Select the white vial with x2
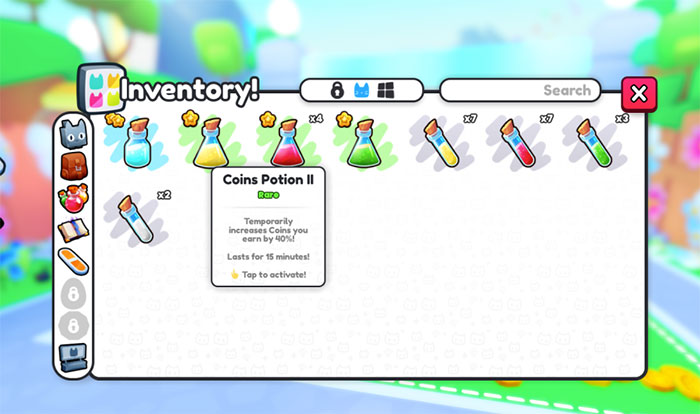 click(x=135, y=217)
